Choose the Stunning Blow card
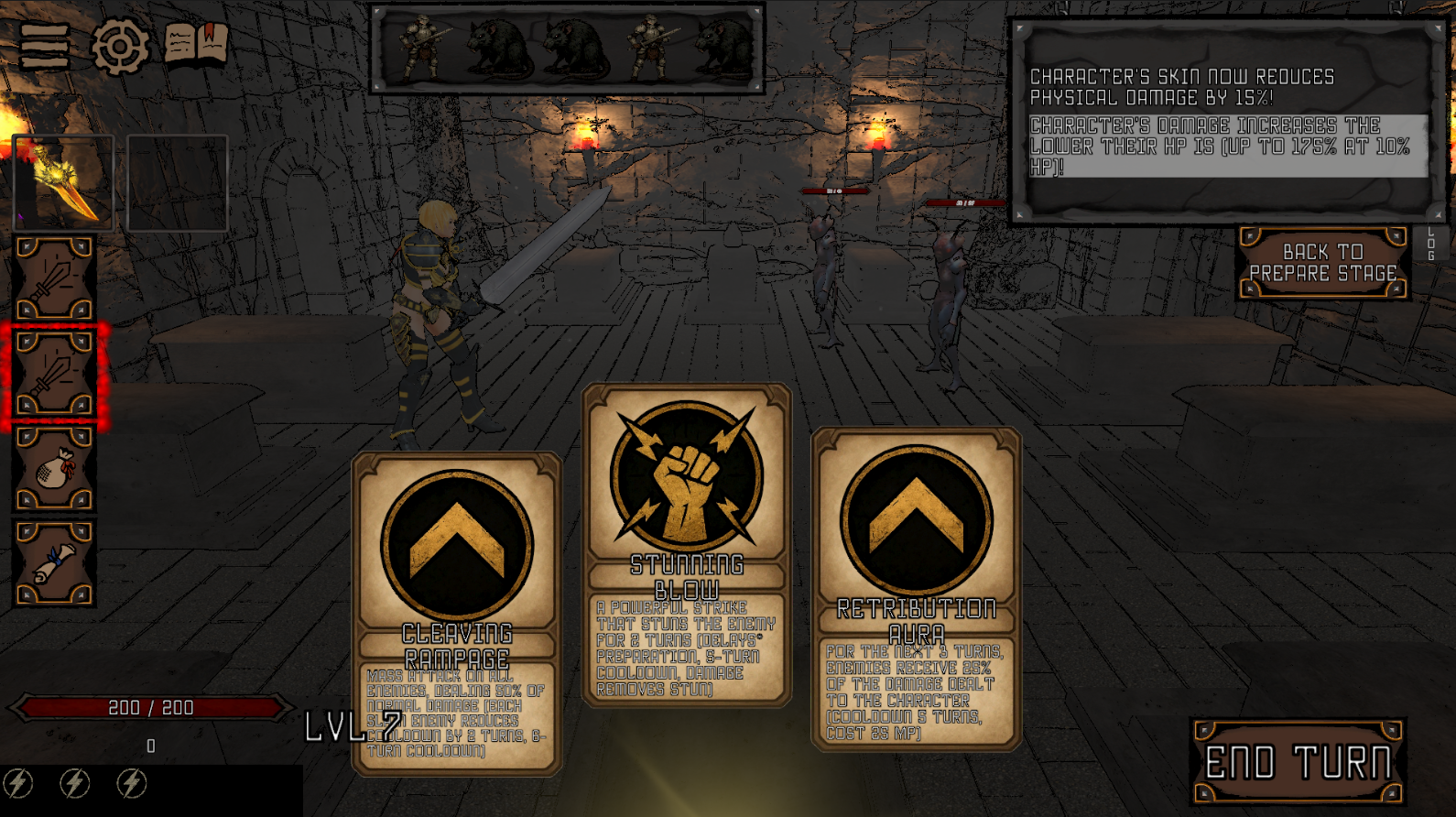This screenshot has height=817, width=1456. [x=687, y=545]
